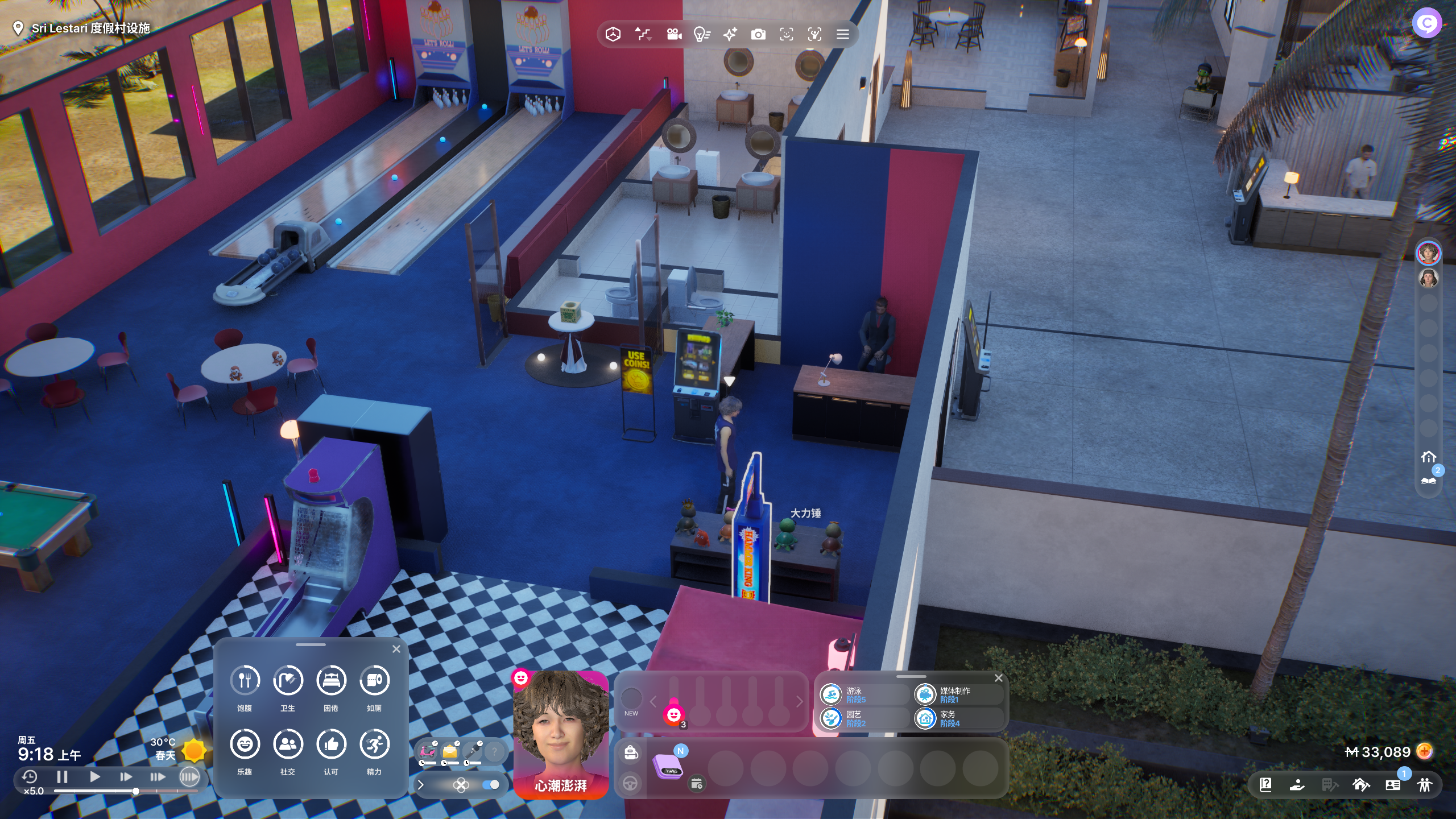Viewport: 1456px width, 819px height.
Task: Open the hamburger menu in top toolbar
Action: [x=842, y=35]
